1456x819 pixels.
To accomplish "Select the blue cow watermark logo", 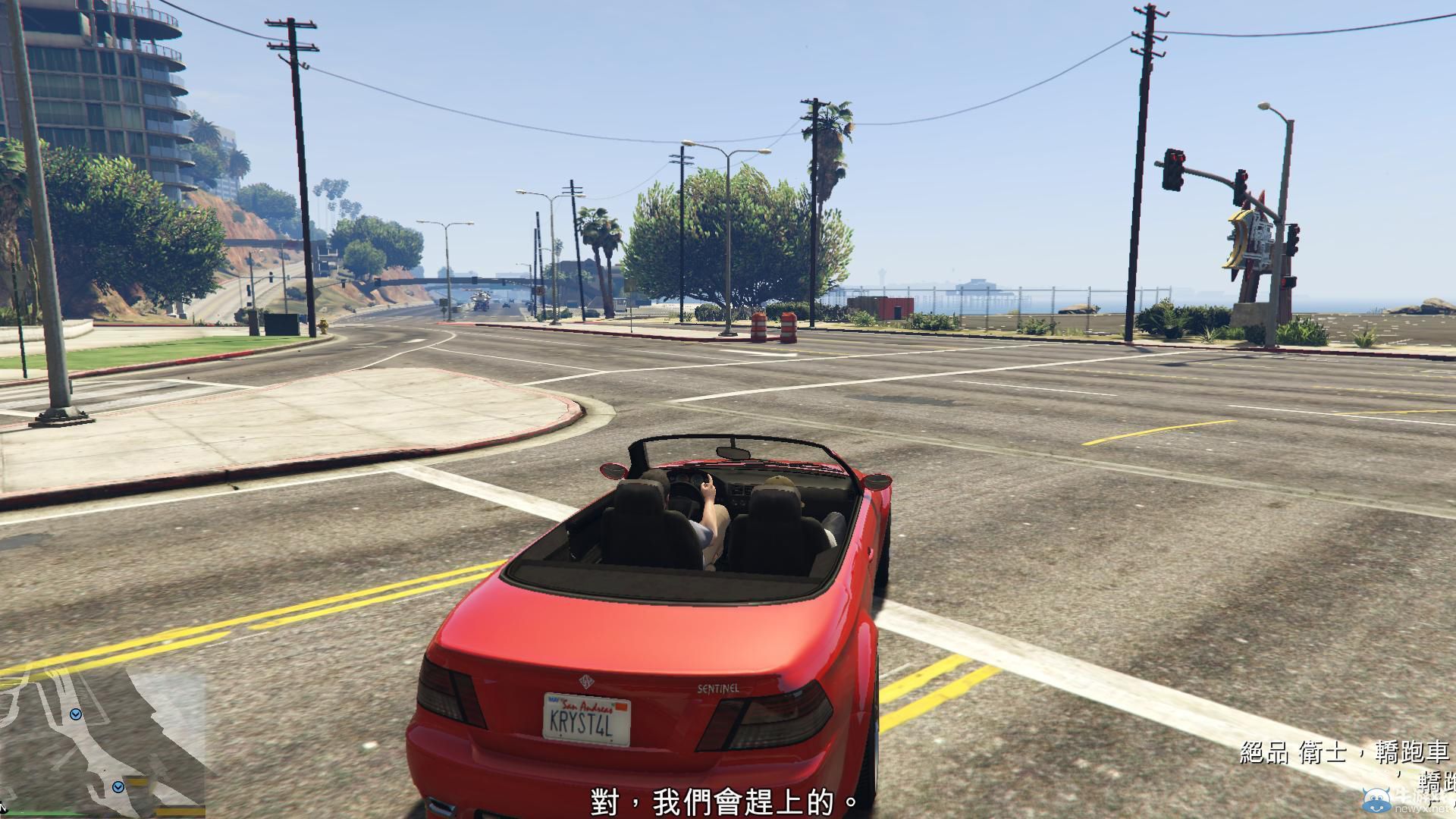I will click(1376, 802).
